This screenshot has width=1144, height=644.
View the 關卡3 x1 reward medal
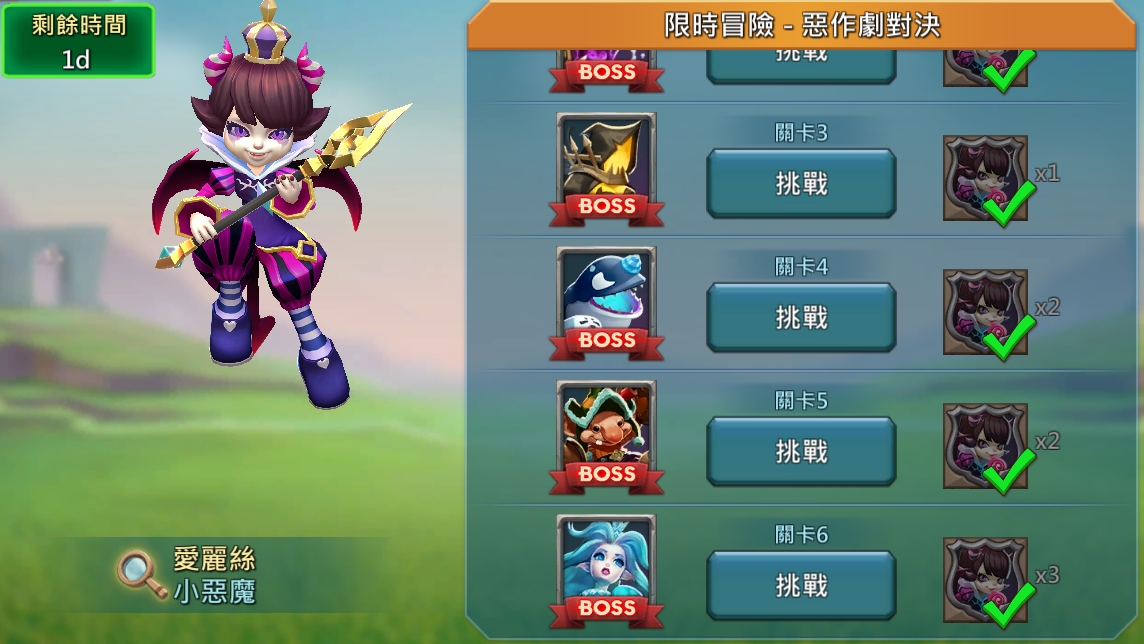tap(986, 179)
